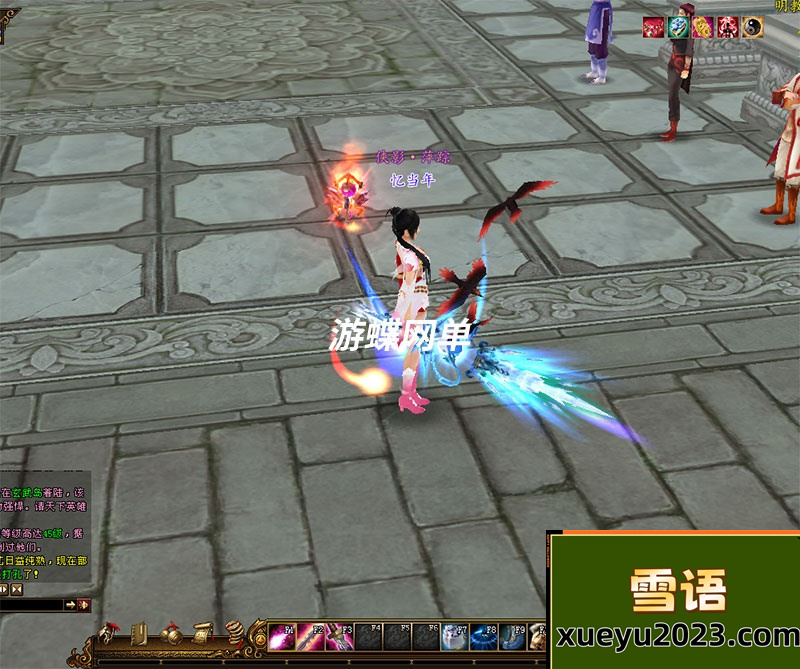Send chat with the arrow button
This screenshot has width=800, height=669.
pyautogui.click(x=70, y=605)
